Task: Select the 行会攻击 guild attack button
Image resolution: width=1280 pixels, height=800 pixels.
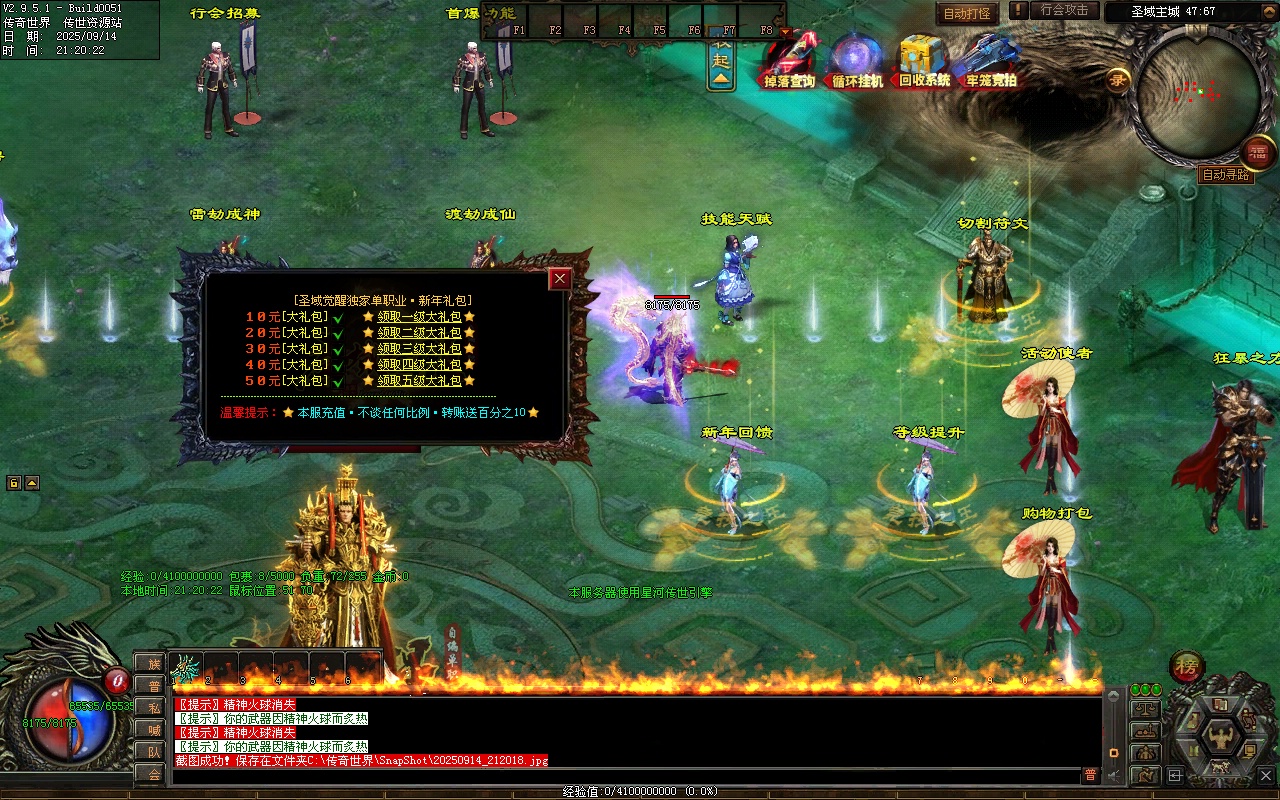Action: [x=1064, y=10]
